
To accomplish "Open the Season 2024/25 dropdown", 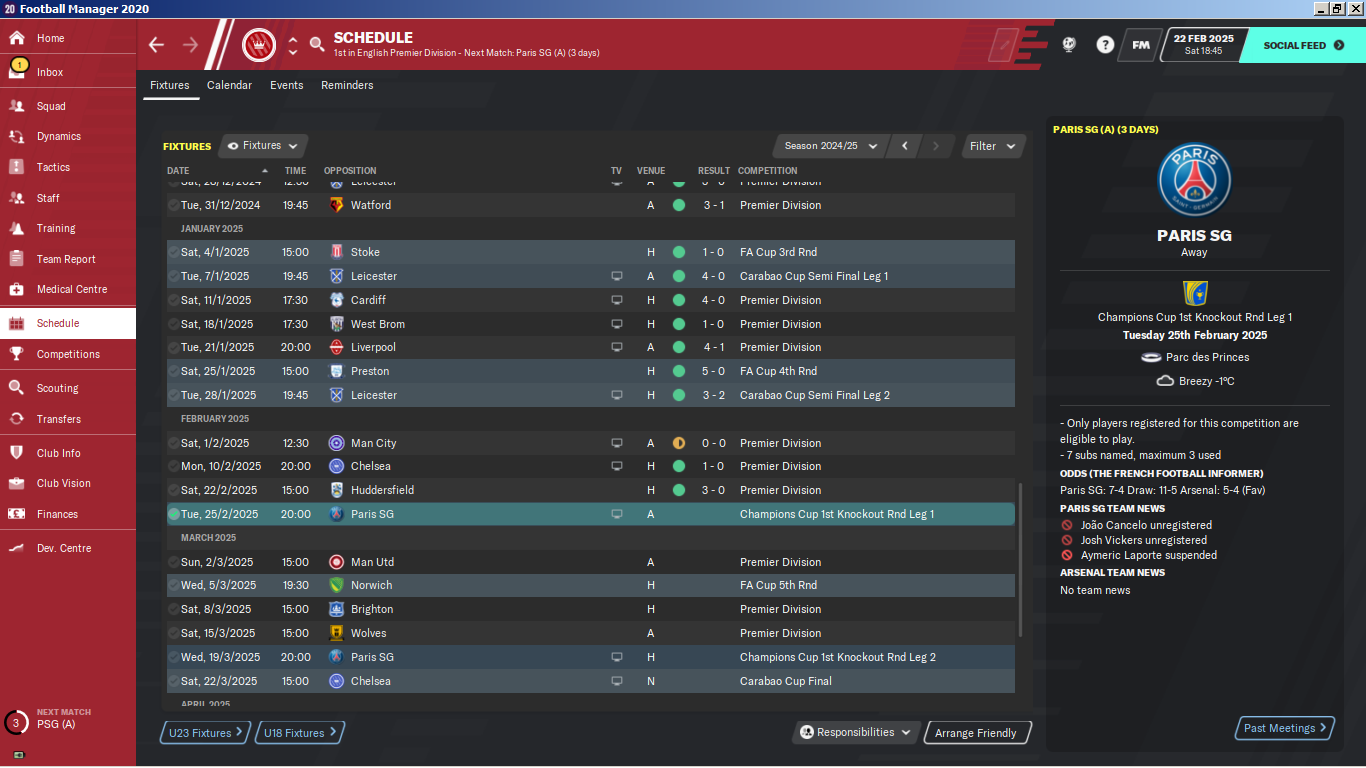I will [x=830, y=146].
